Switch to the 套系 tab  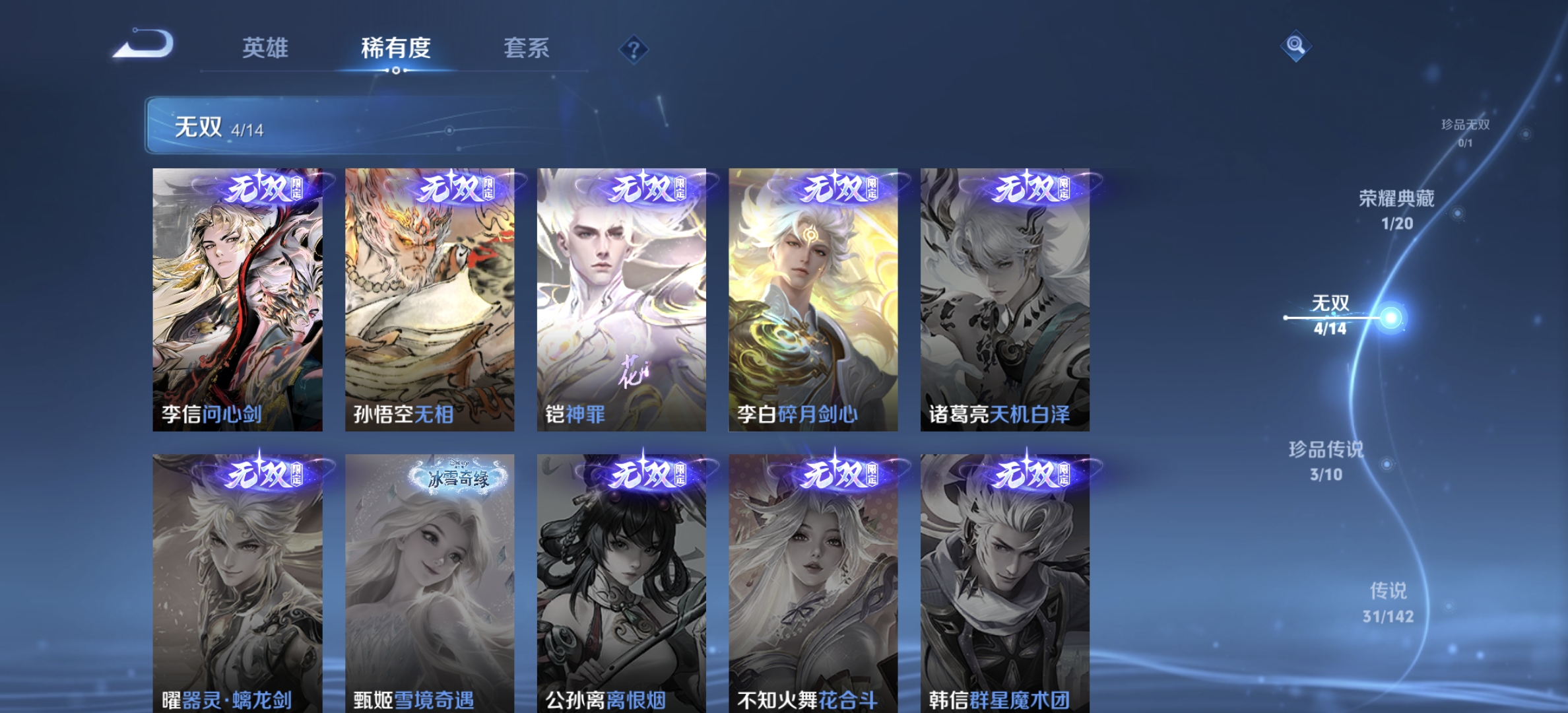(528, 48)
